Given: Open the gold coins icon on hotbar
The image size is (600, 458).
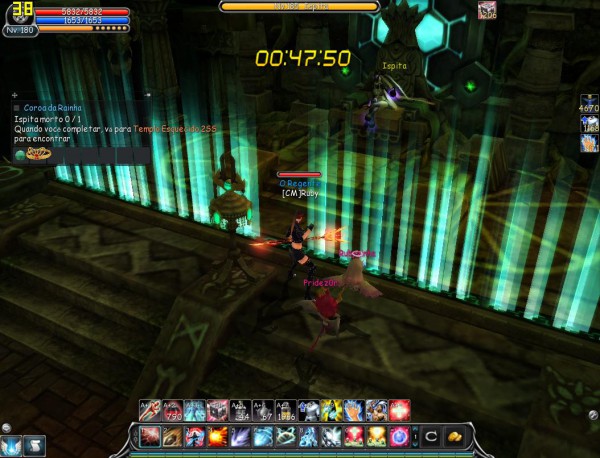Looking at the screenshot, I should tap(455, 437).
